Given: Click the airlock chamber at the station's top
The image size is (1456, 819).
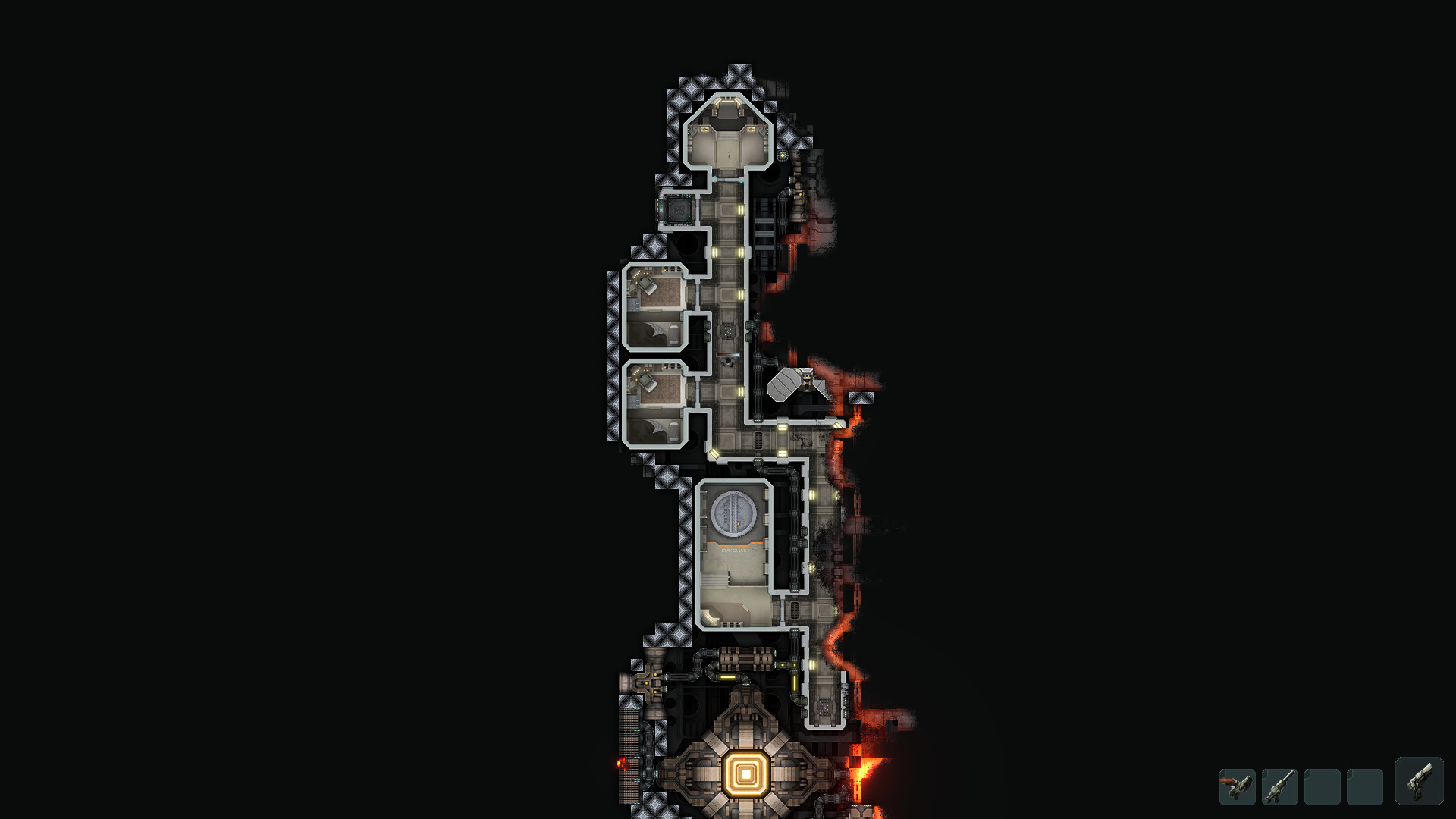Looking at the screenshot, I should click(x=727, y=141).
